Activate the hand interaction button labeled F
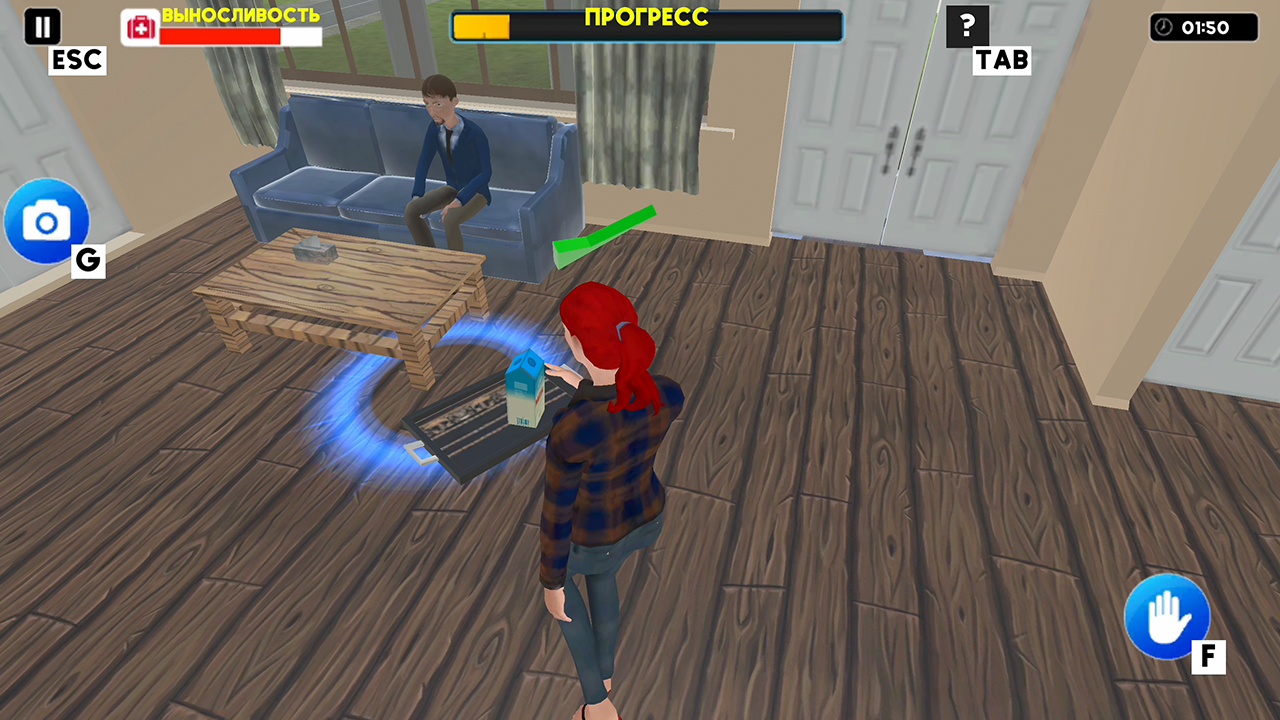 (x=1166, y=617)
